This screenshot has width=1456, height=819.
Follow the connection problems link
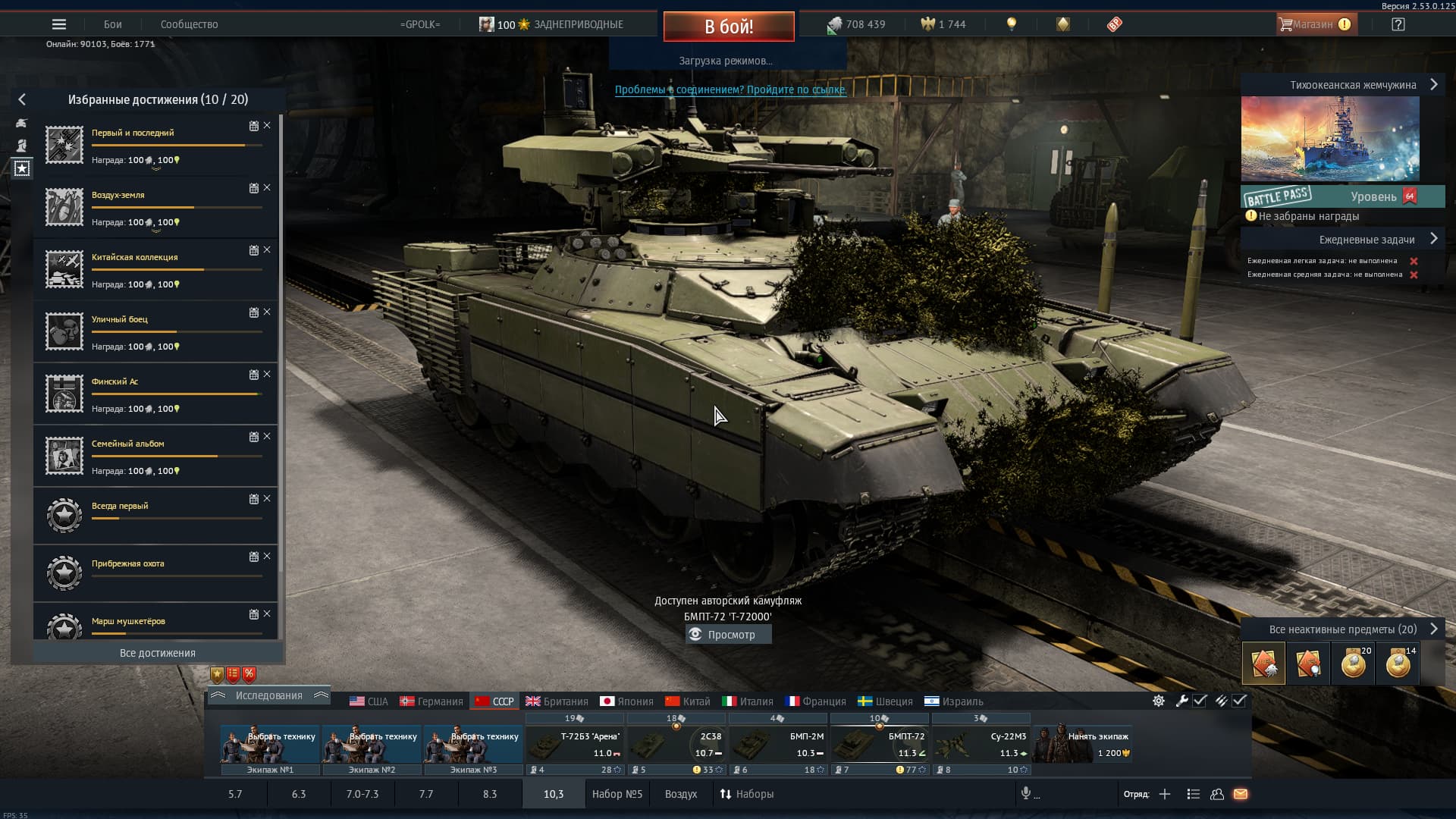(730, 89)
